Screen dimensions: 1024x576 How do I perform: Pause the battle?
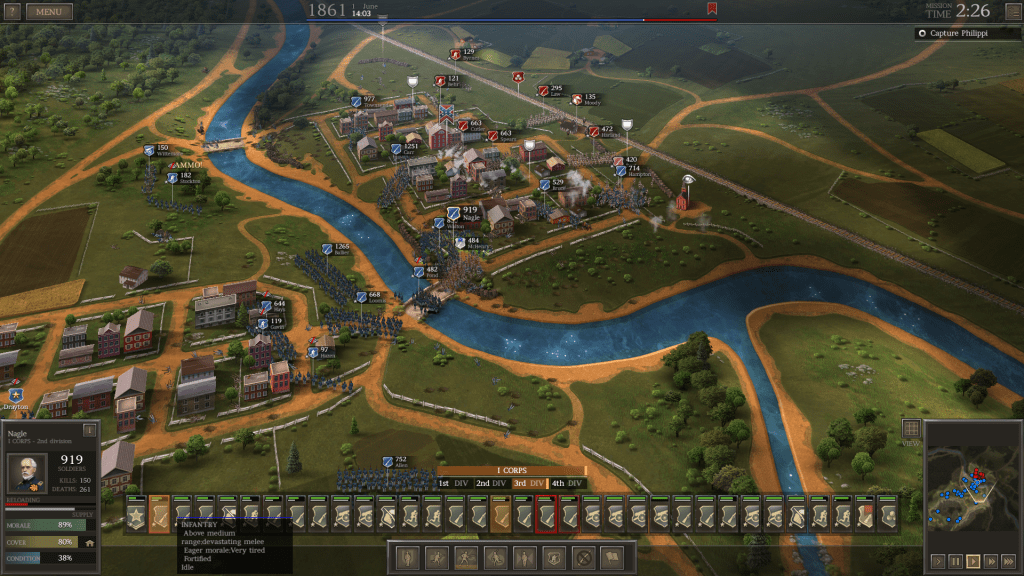(x=955, y=561)
